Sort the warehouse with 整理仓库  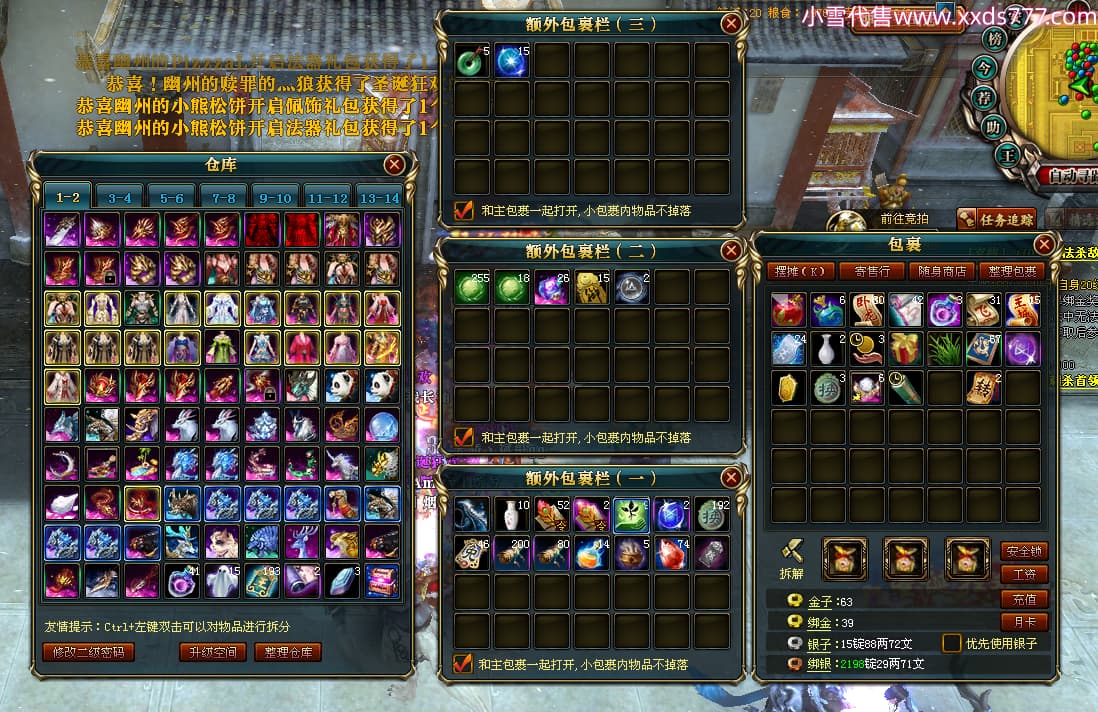[288, 652]
